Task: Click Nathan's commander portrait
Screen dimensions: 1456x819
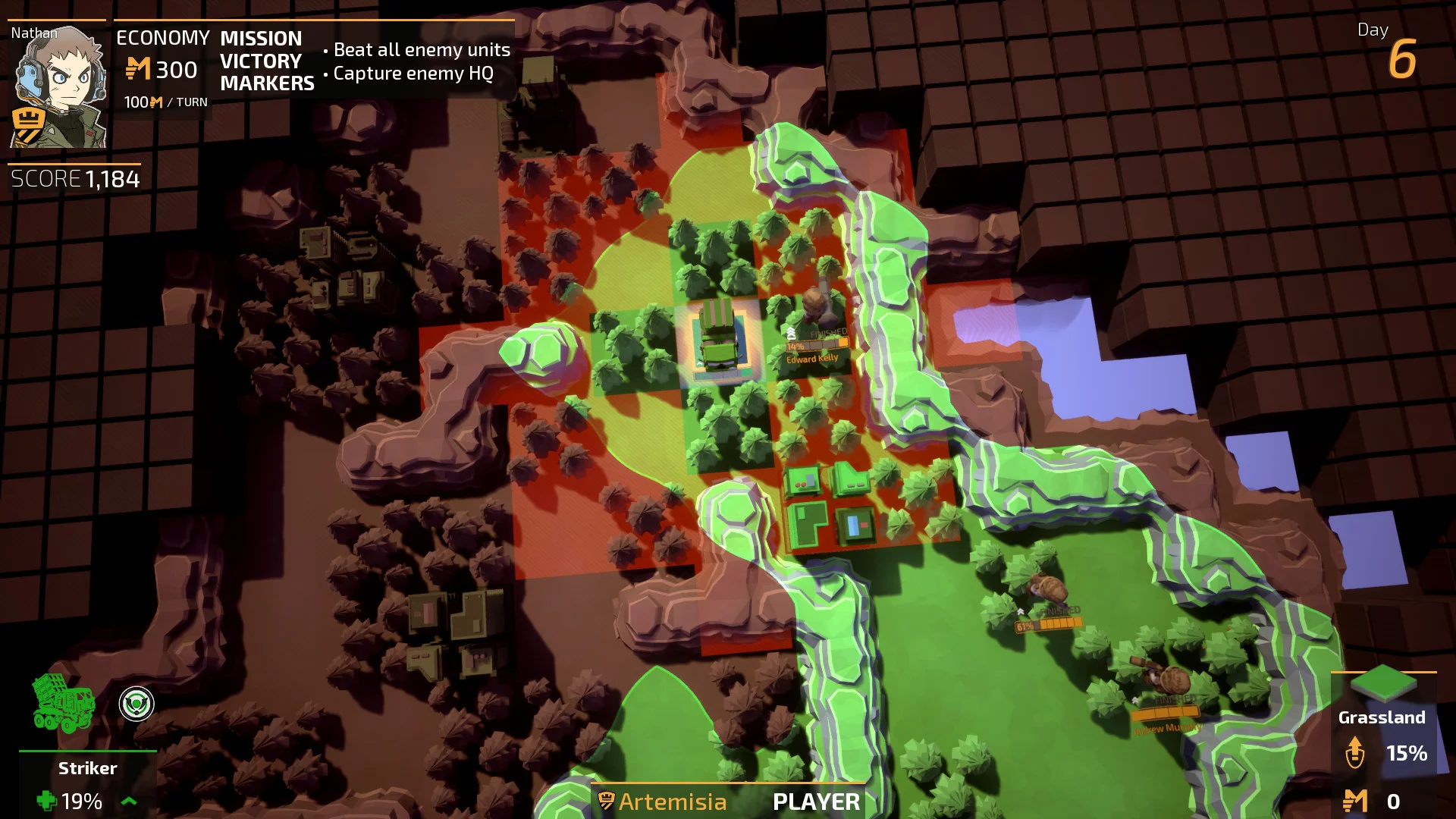Action: [x=58, y=85]
